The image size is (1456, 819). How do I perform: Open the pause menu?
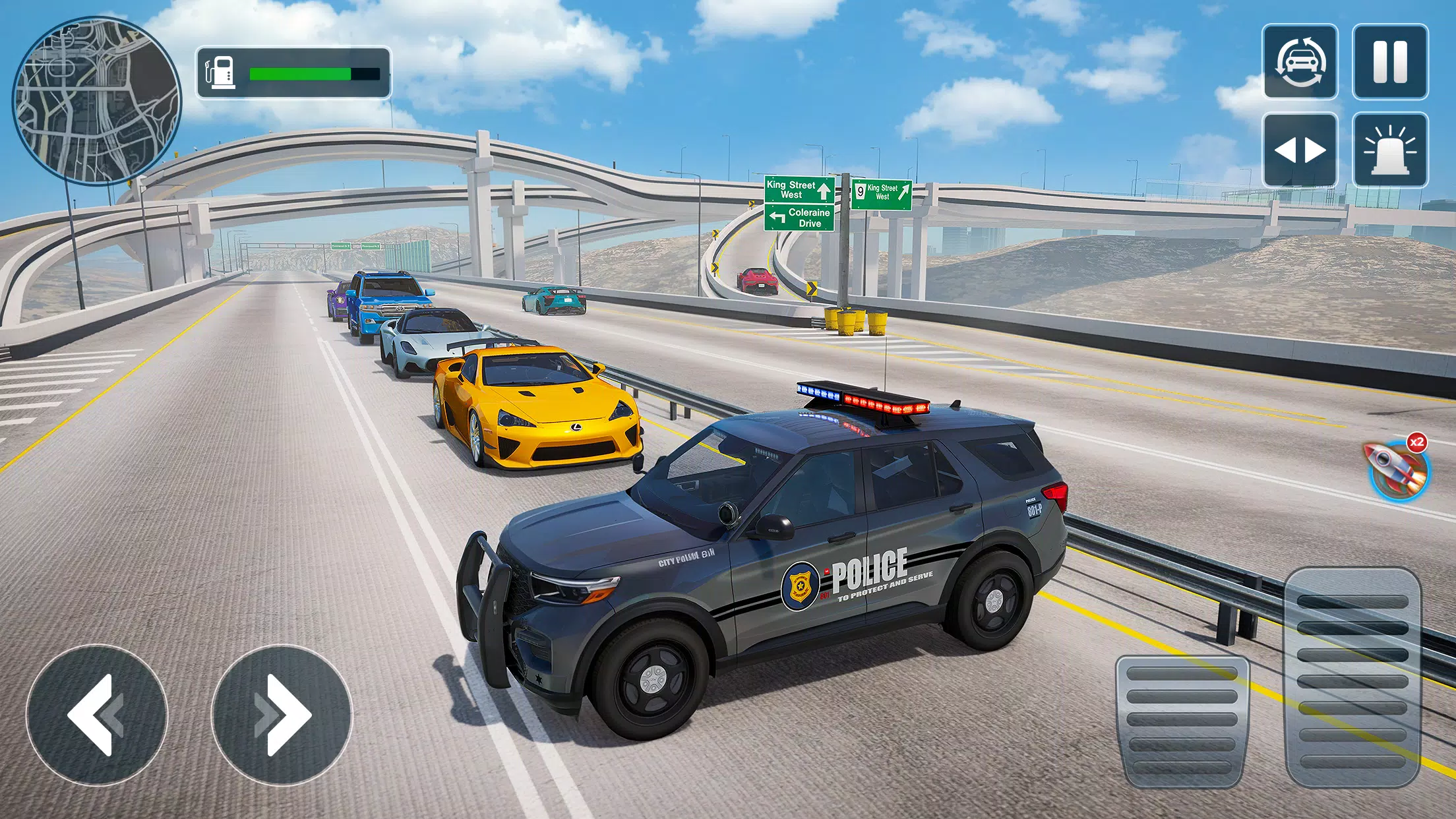coord(1389,62)
